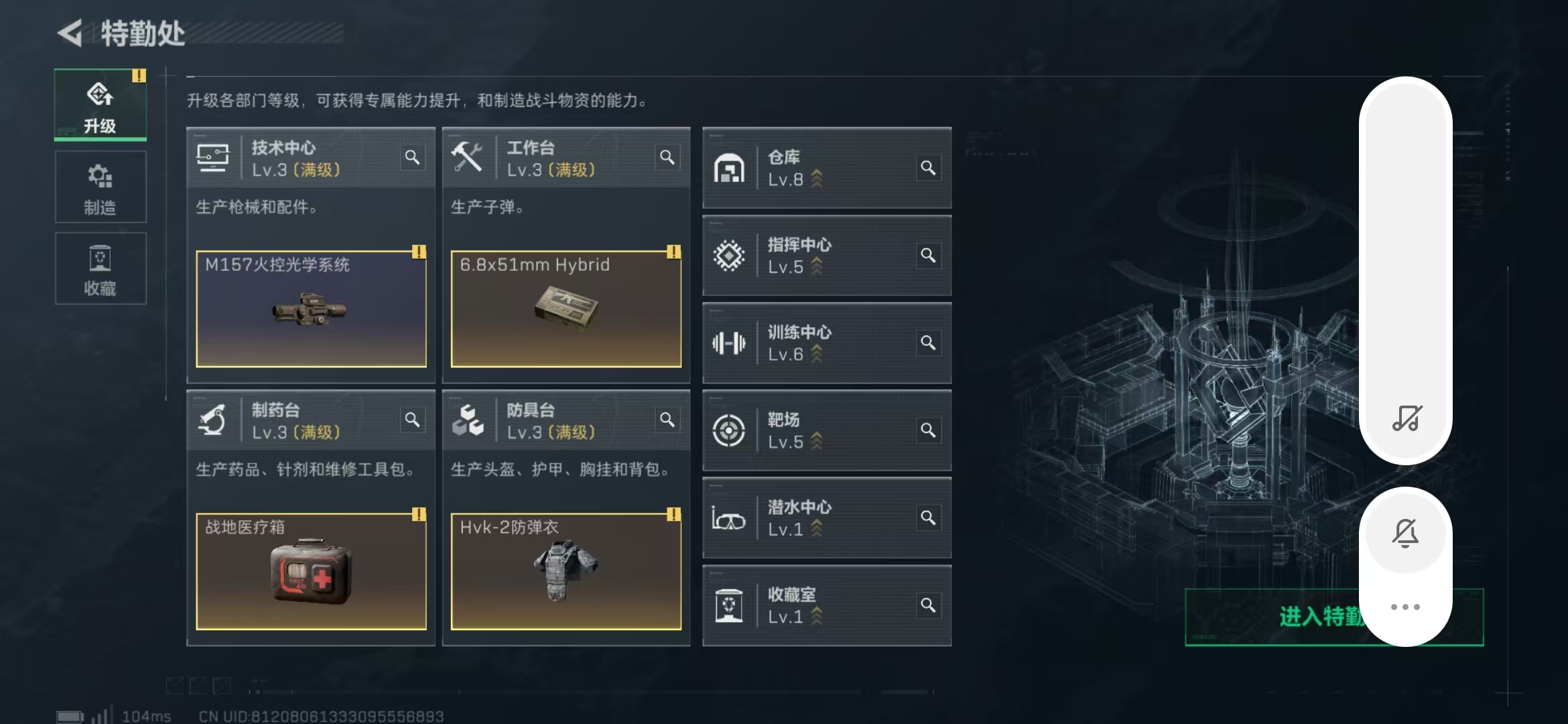Viewport: 1568px width, 724px height.
Task: Open the 技术中心 magnifier preview
Action: point(413,157)
